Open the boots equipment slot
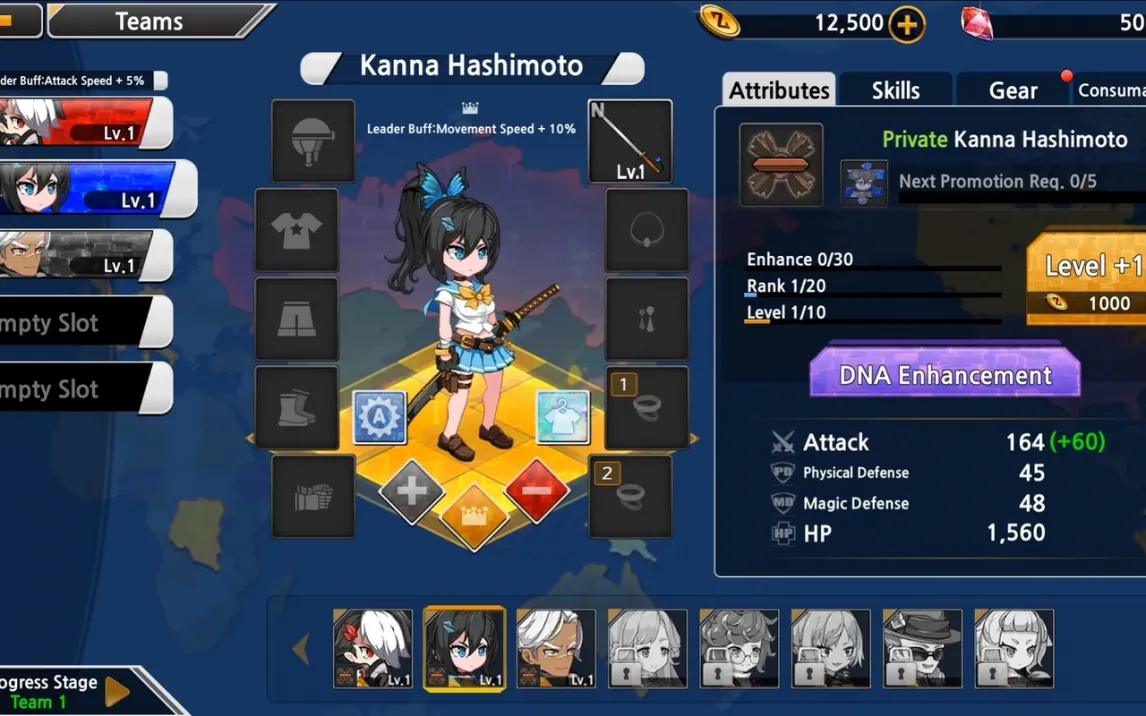This screenshot has height=716, width=1146. (297, 407)
